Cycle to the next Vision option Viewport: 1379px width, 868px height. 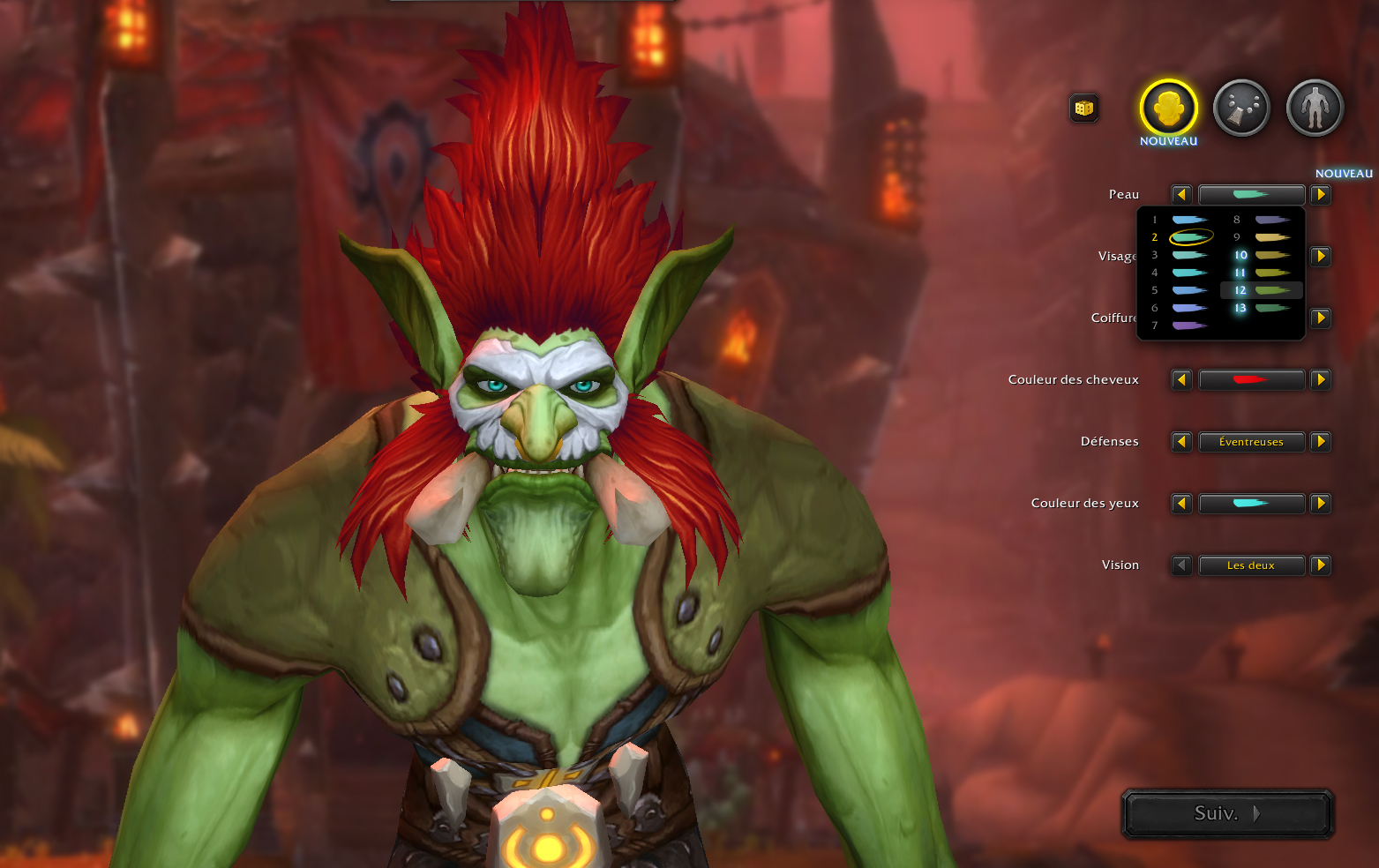[x=1321, y=565]
